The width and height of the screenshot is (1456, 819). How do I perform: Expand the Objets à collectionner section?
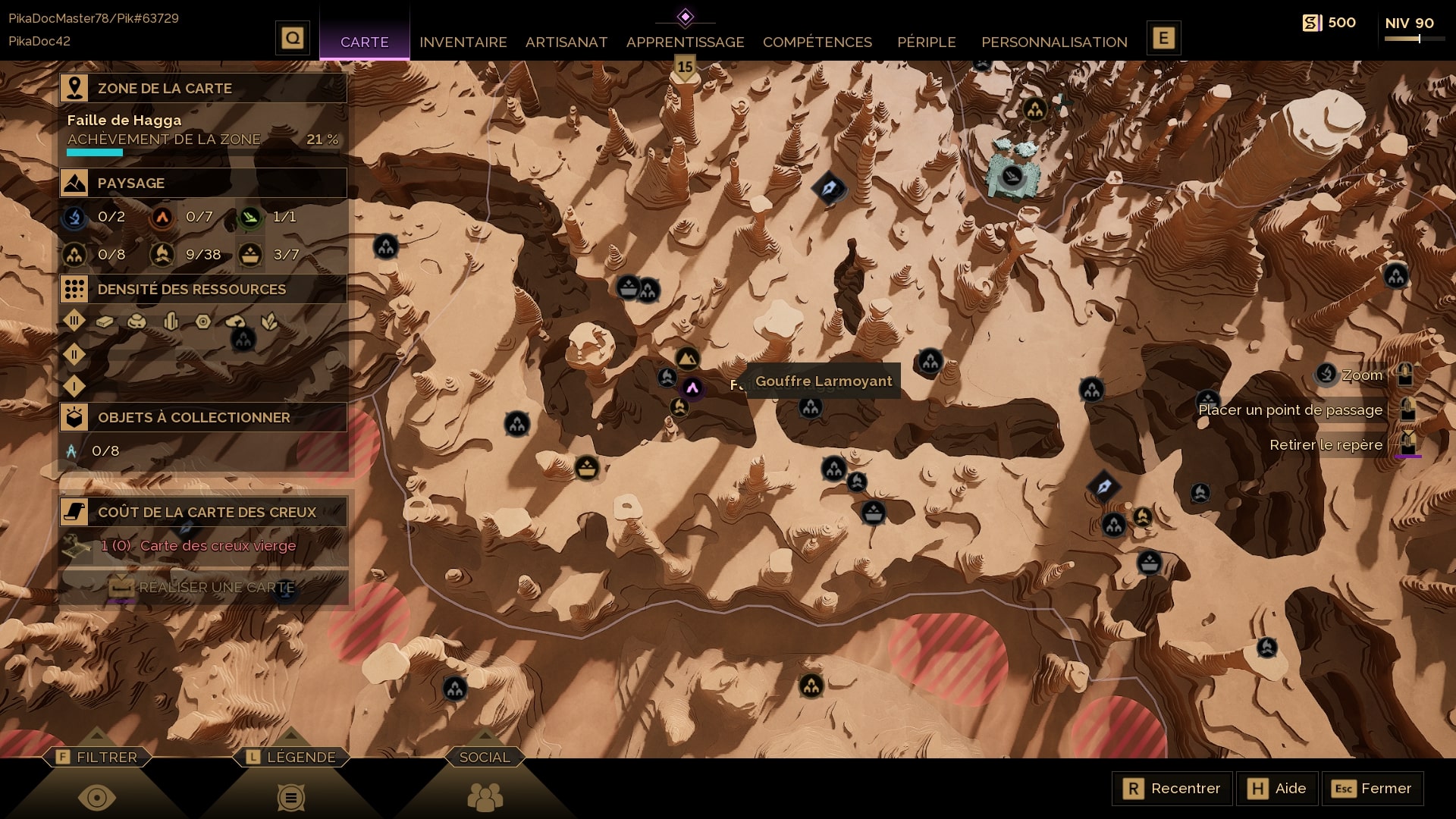coord(203,417)
